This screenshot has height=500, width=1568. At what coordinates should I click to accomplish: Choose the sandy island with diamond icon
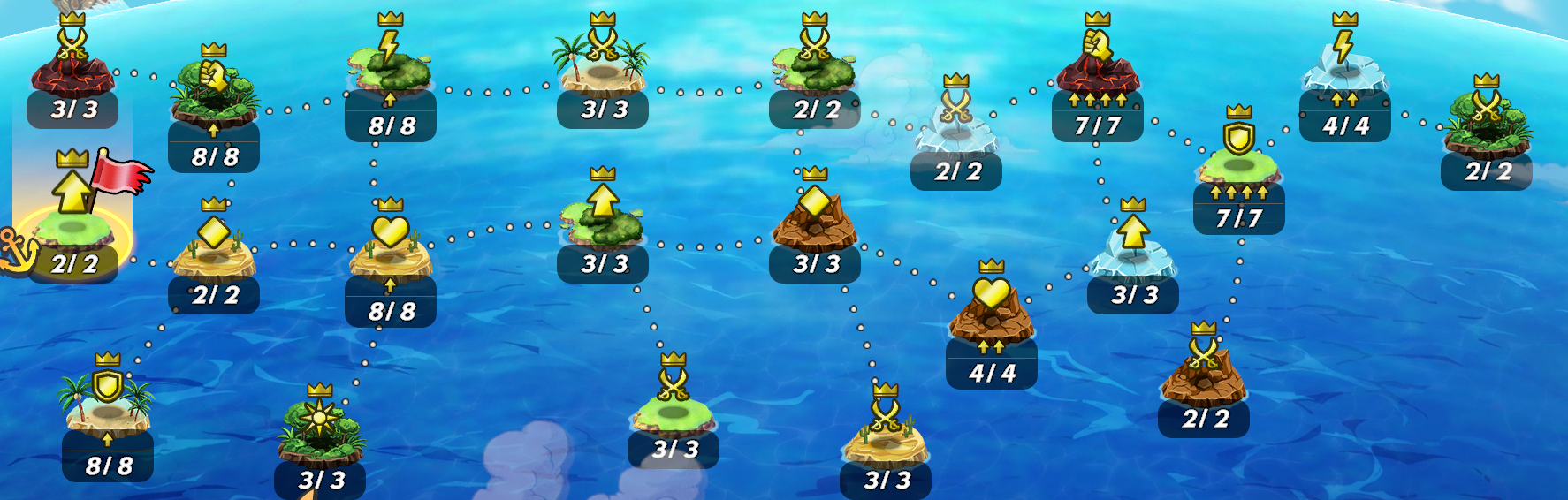point(214,252)
